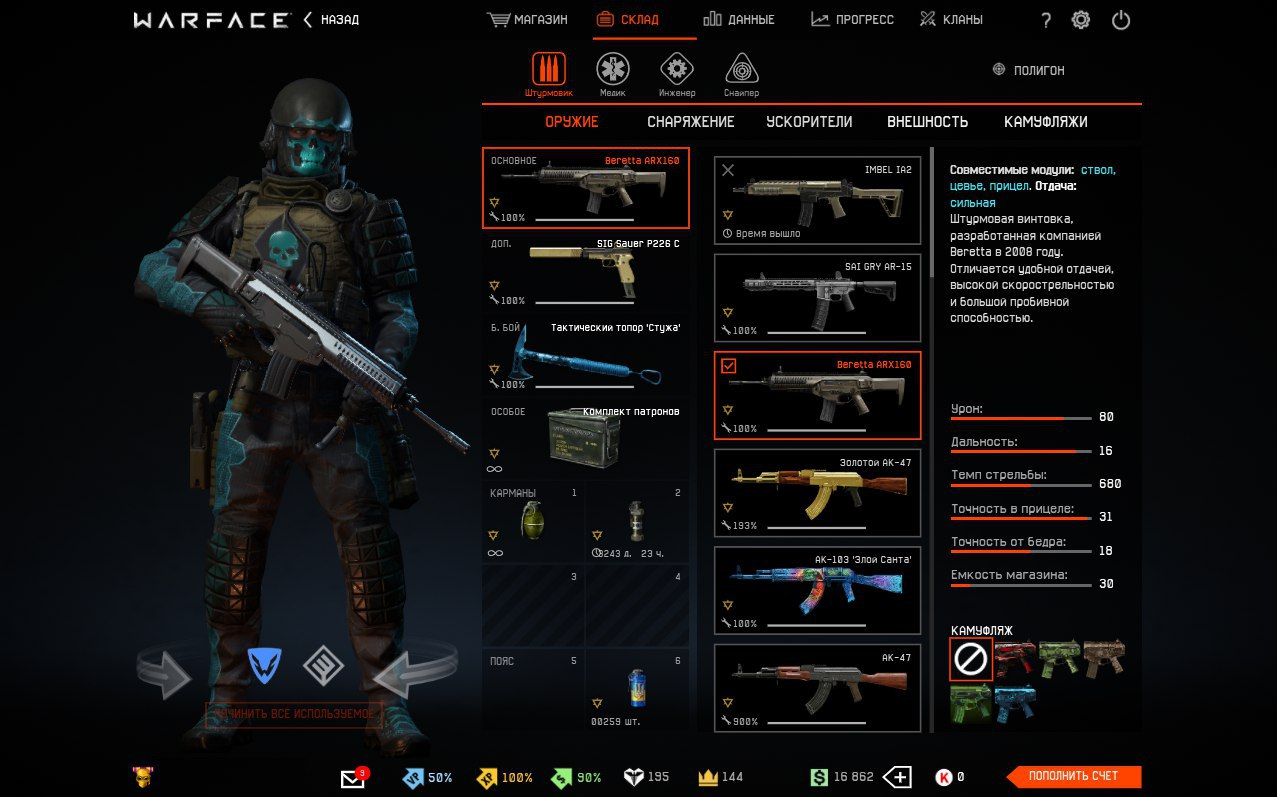Open the ПРОГРЕСС tab
The width and height of the screenshot is (1277, 797).
(x=852, y=20)
